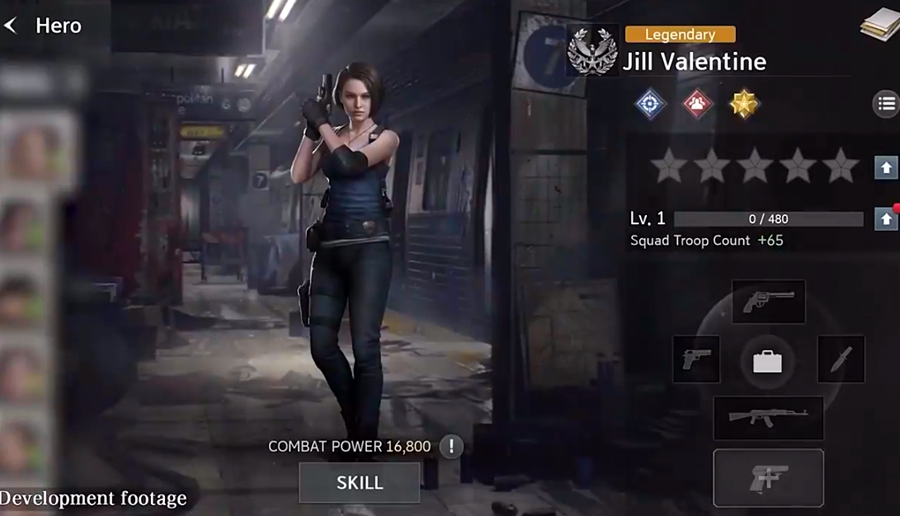Open the hero list menu icon
The image size is (900, 516).
(x=885, y=103)
